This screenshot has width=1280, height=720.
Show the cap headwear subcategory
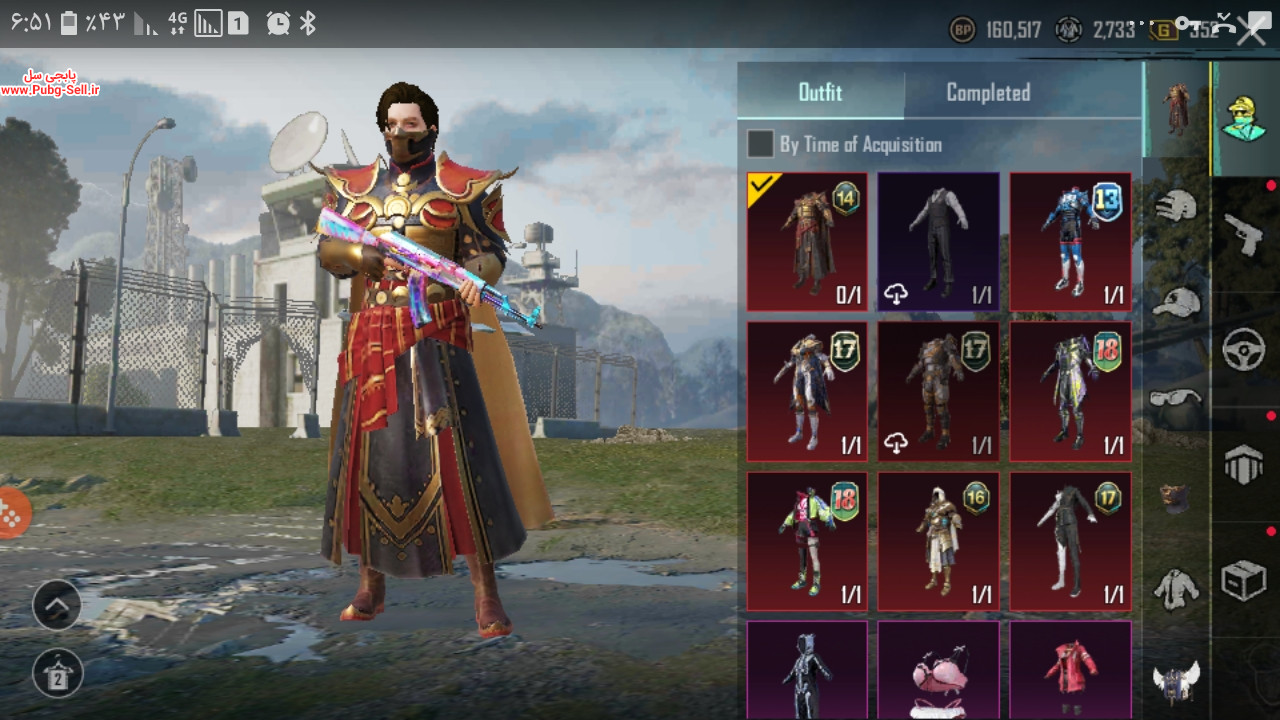point(1177,300)
